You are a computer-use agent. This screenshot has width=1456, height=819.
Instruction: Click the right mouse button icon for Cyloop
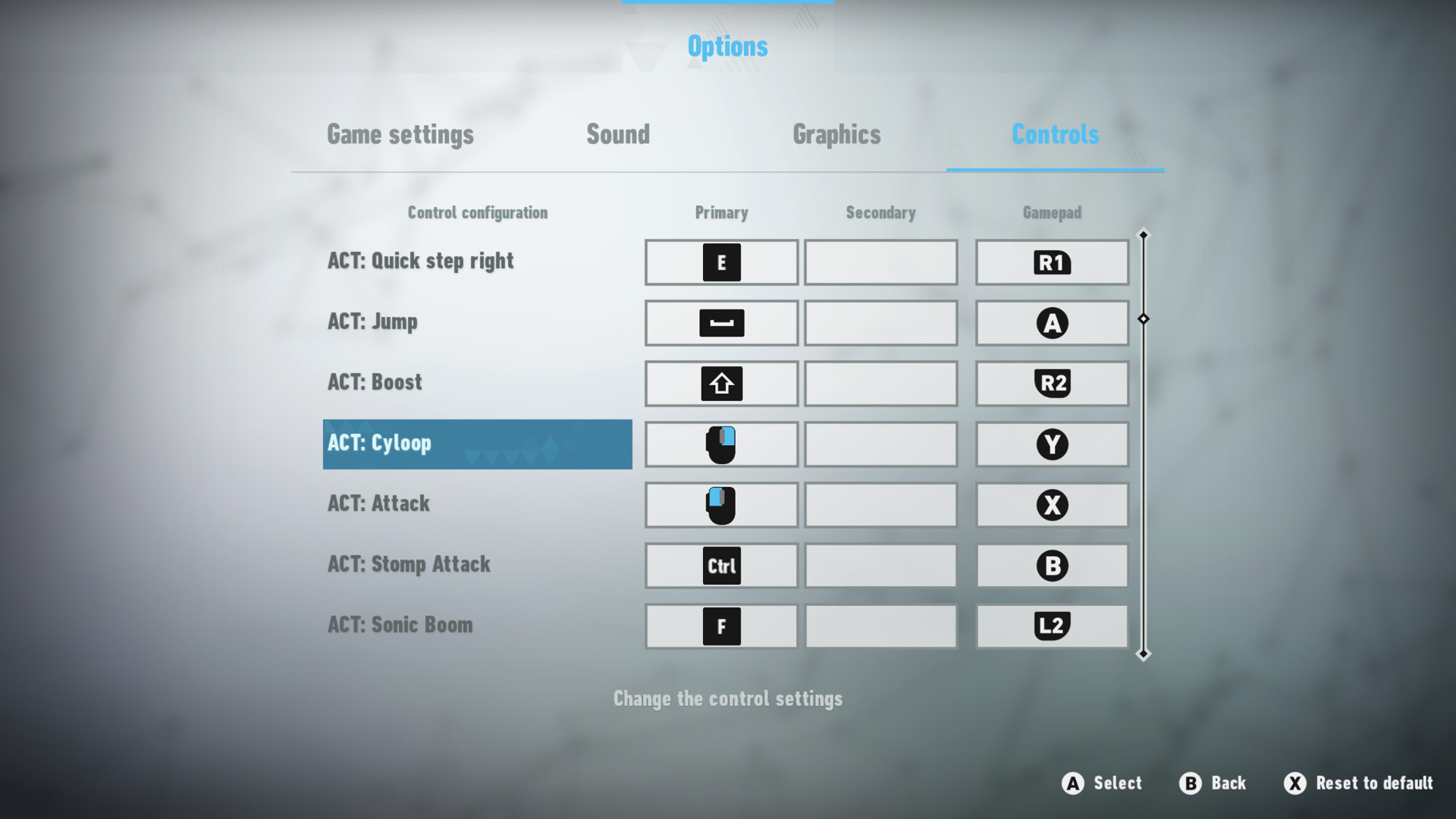pyautogui.click(x=720, y=444)
